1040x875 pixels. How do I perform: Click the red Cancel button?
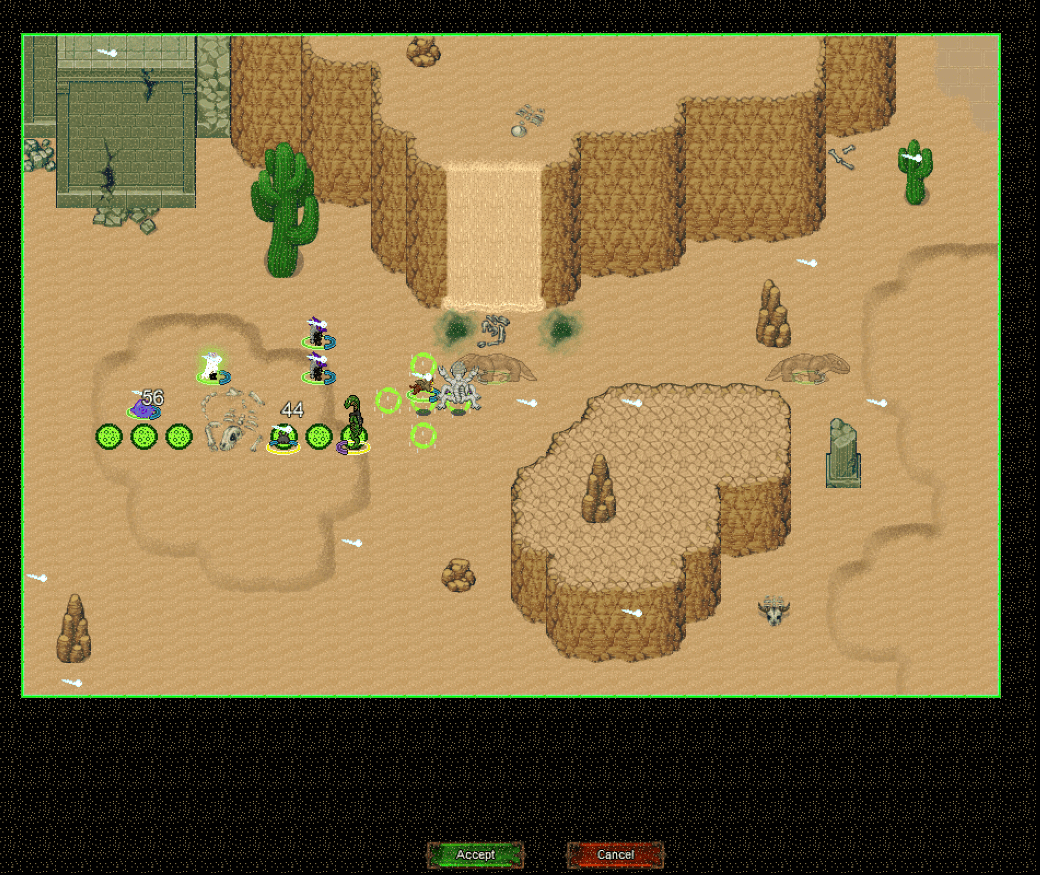(x=615, y=855)
